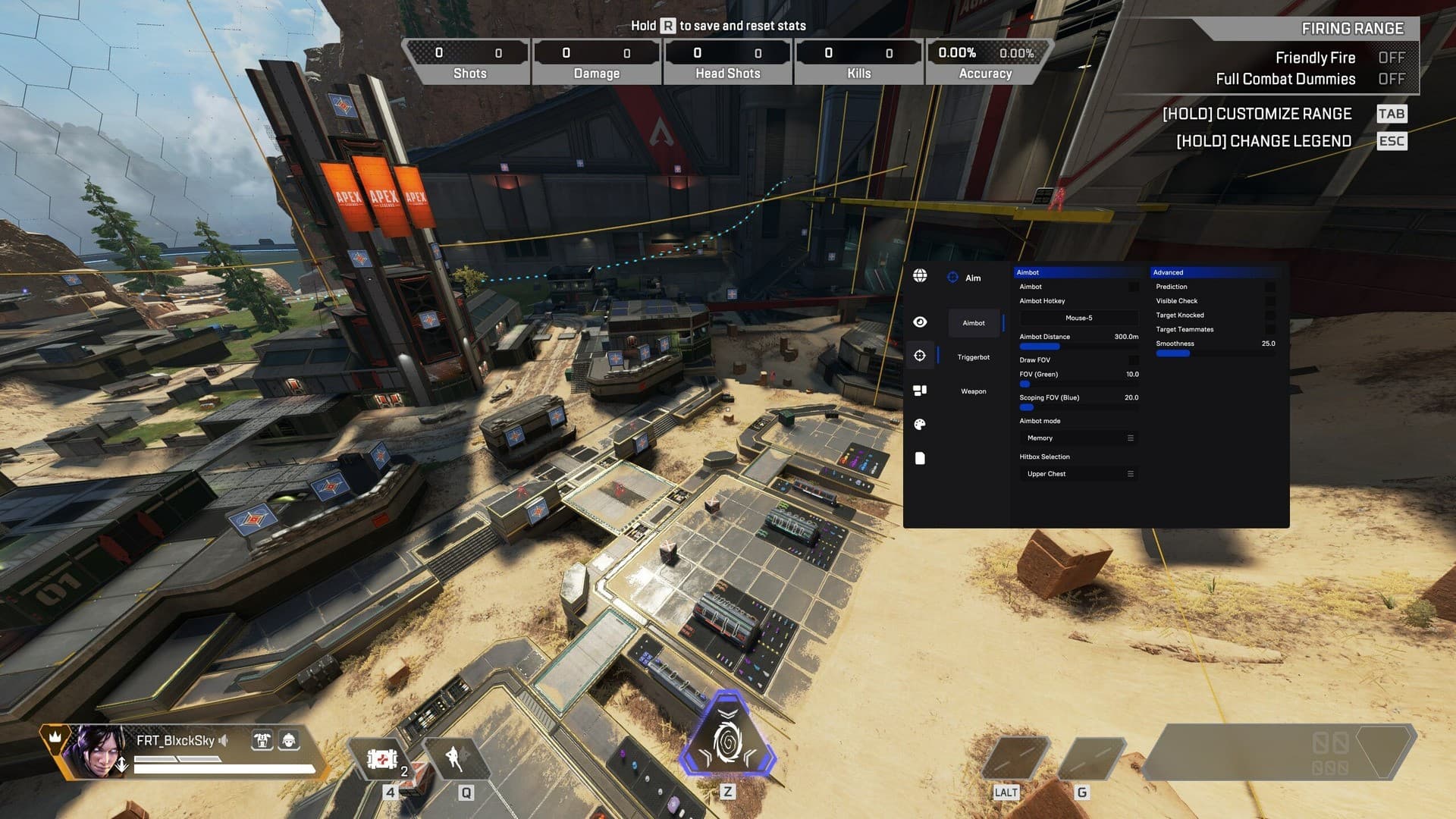
Task: Switch to the Weapon tab in overlay menu
Action: tap(973, 391)
